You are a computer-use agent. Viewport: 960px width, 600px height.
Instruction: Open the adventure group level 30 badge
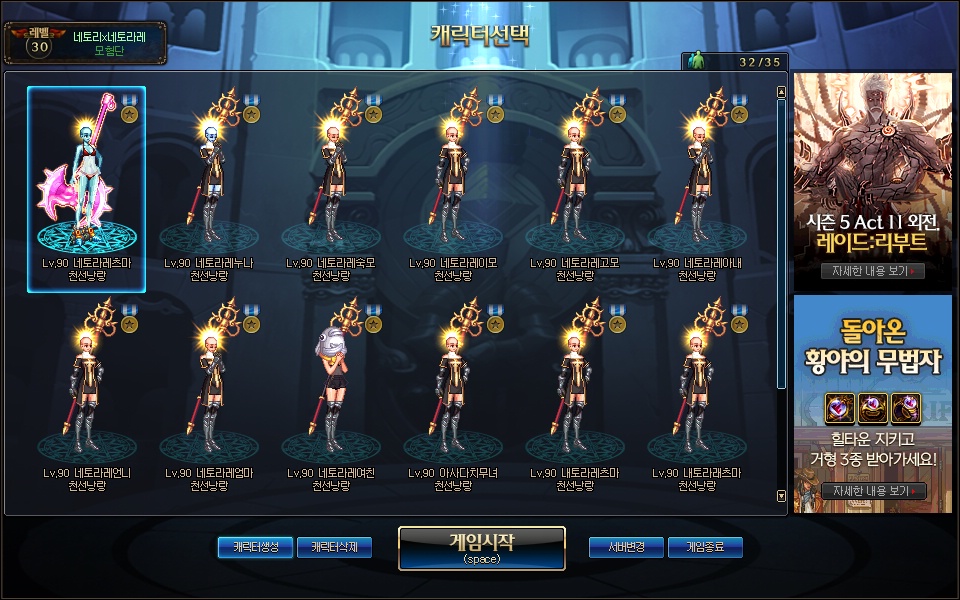click(x=37, y=43)
